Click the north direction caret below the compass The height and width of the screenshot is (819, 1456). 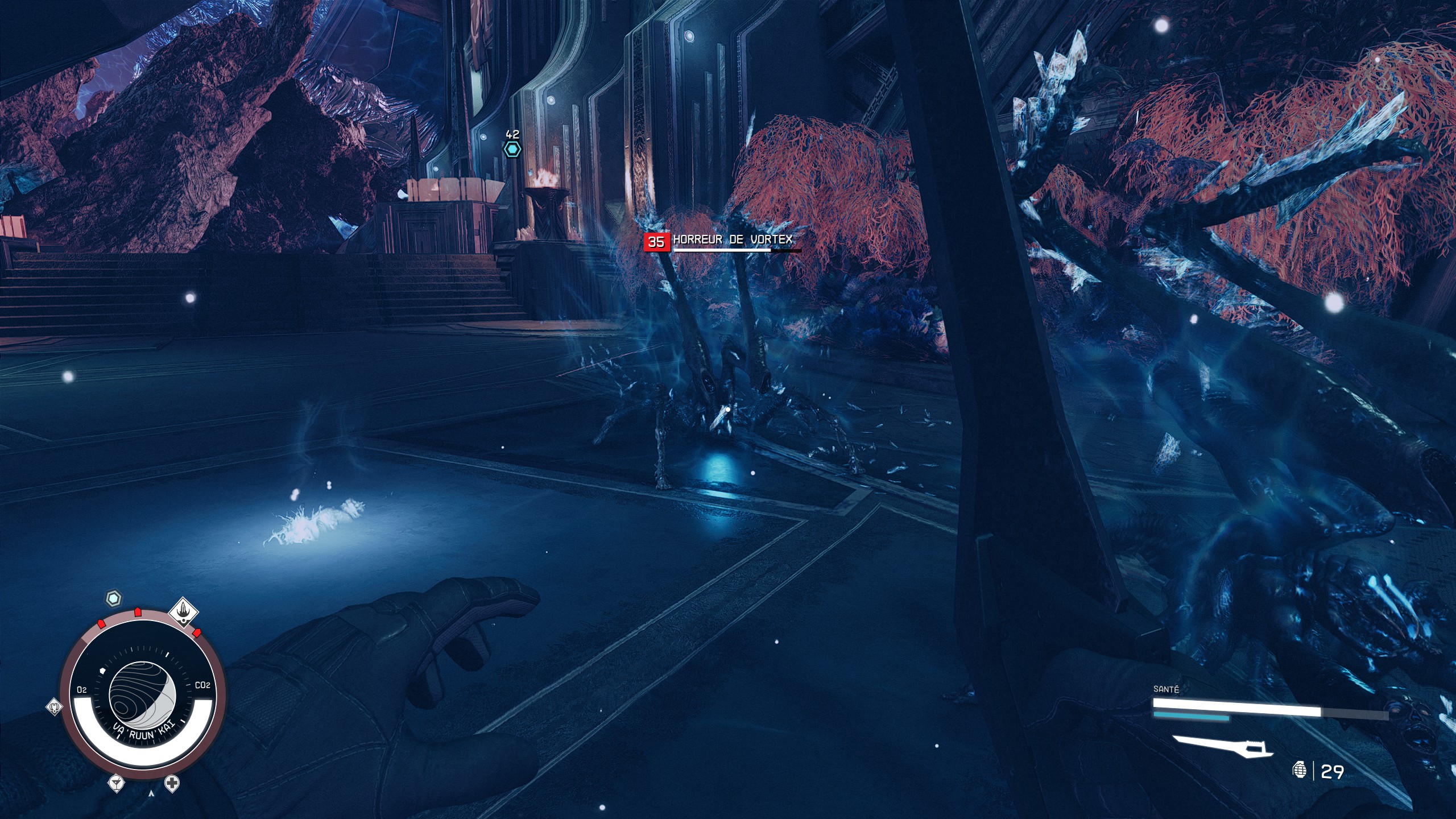pyautogui.click(x=151, y=793)
